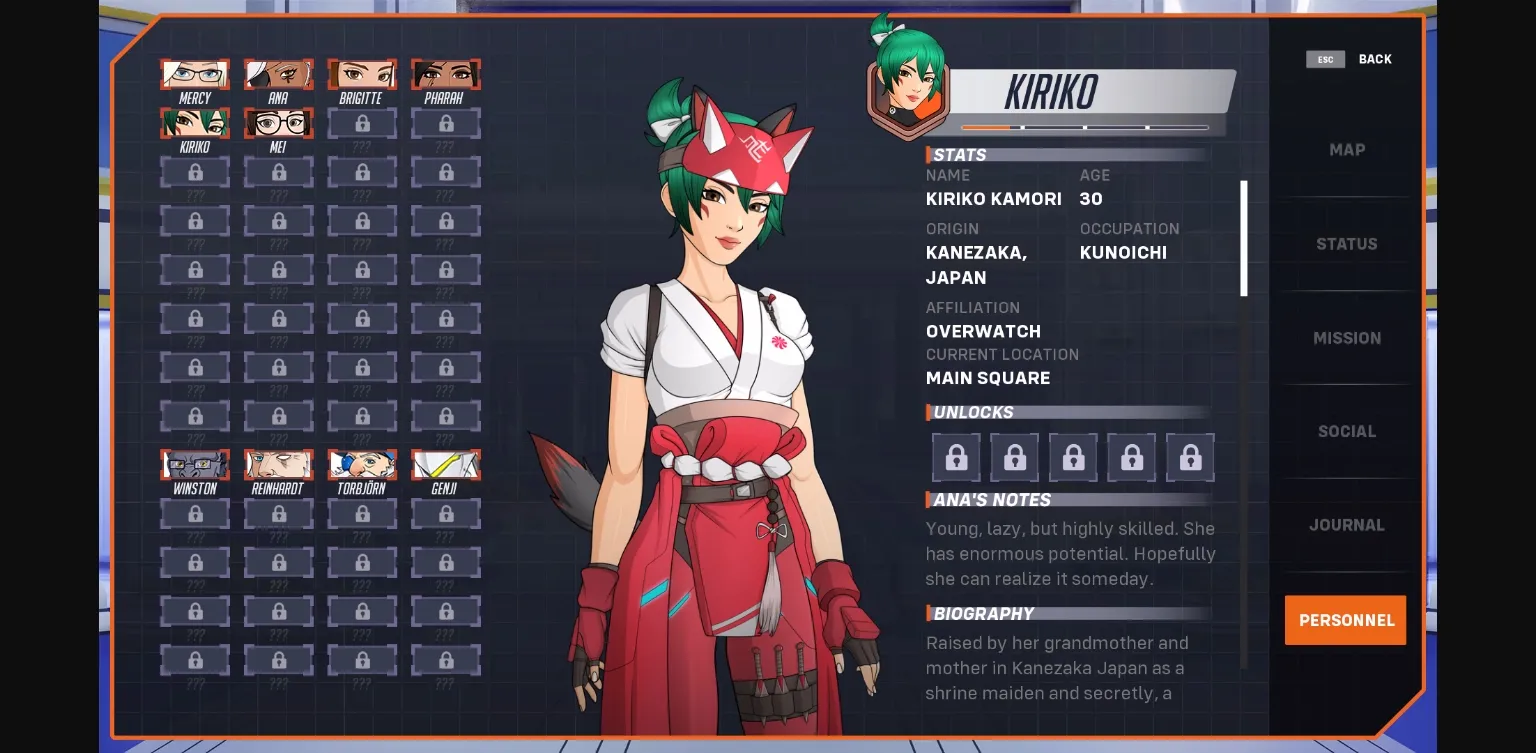Select Winston's portrait
The image size is (1536, 753).
(x=195, y=465)
